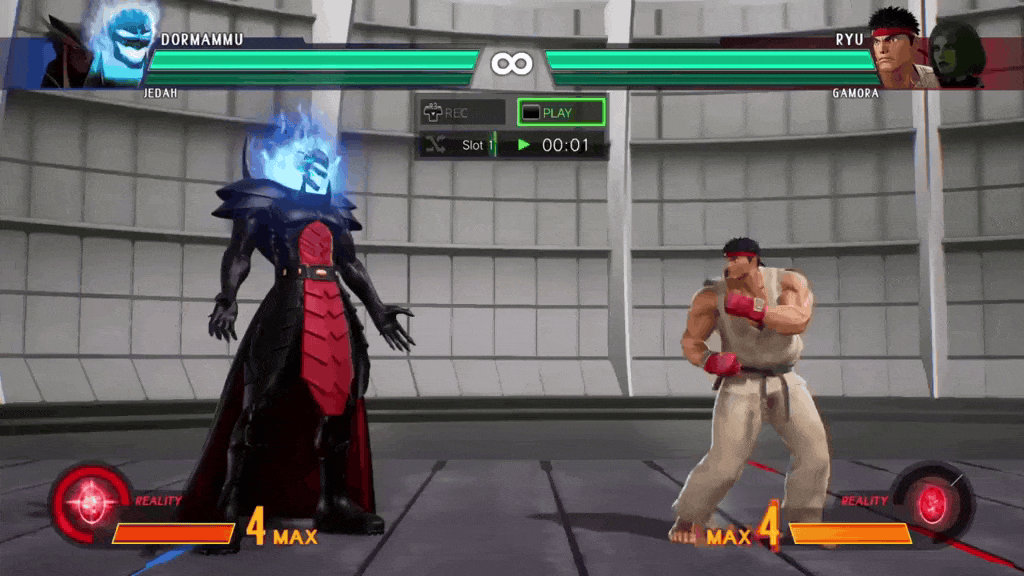Activate player one's Reality Stone icon
This screenshot has height=576, width=1024.
90,500
